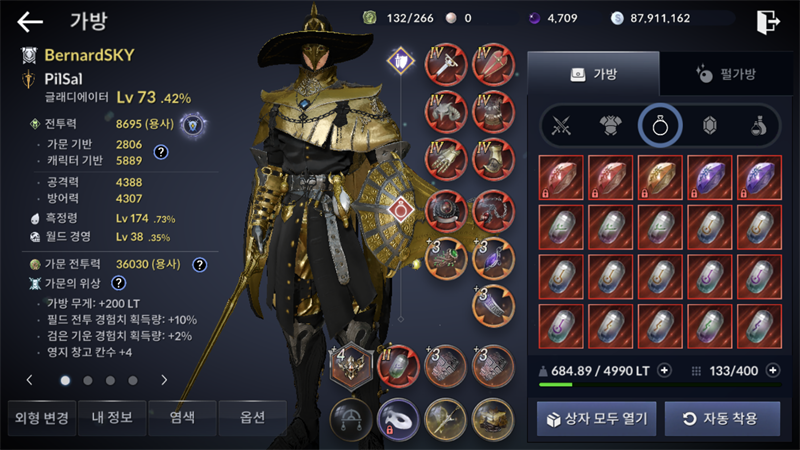The image size is (800, 450).
Task: Show the crystal gem category
Action: click(710, 126)
